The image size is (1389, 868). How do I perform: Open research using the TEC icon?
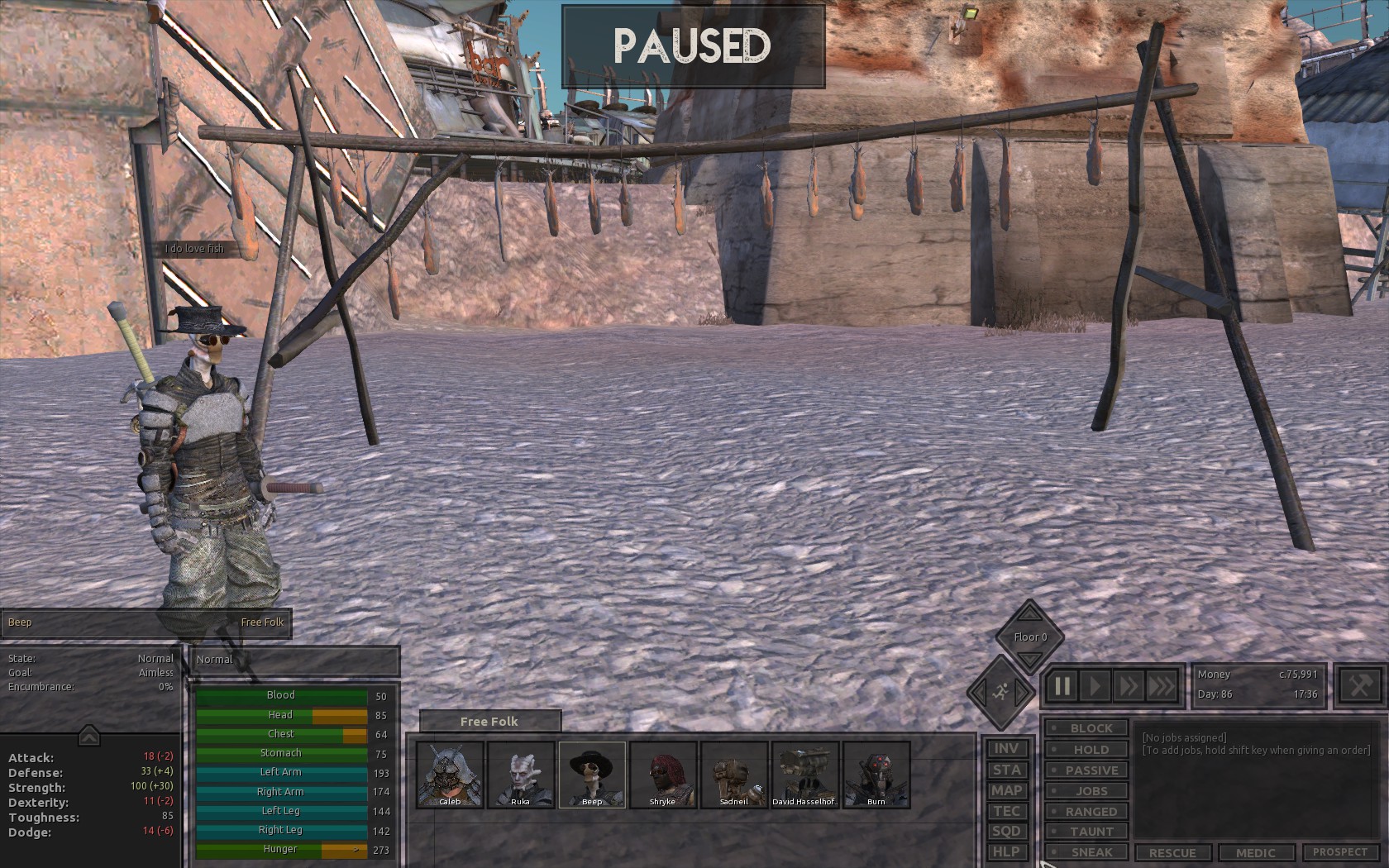[1007, 811]
